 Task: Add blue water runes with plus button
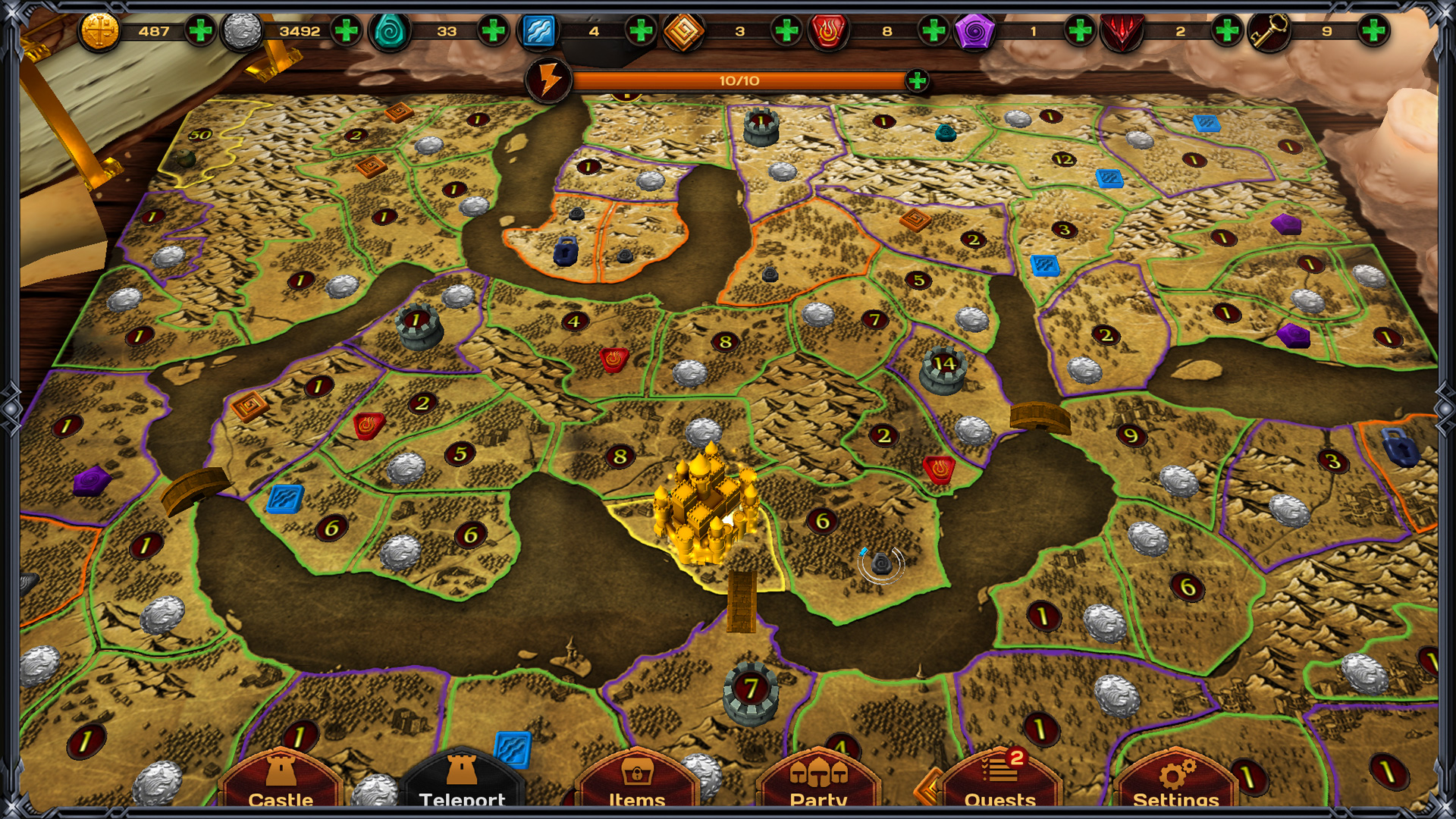pyautogui.click(x=641, y=31)
